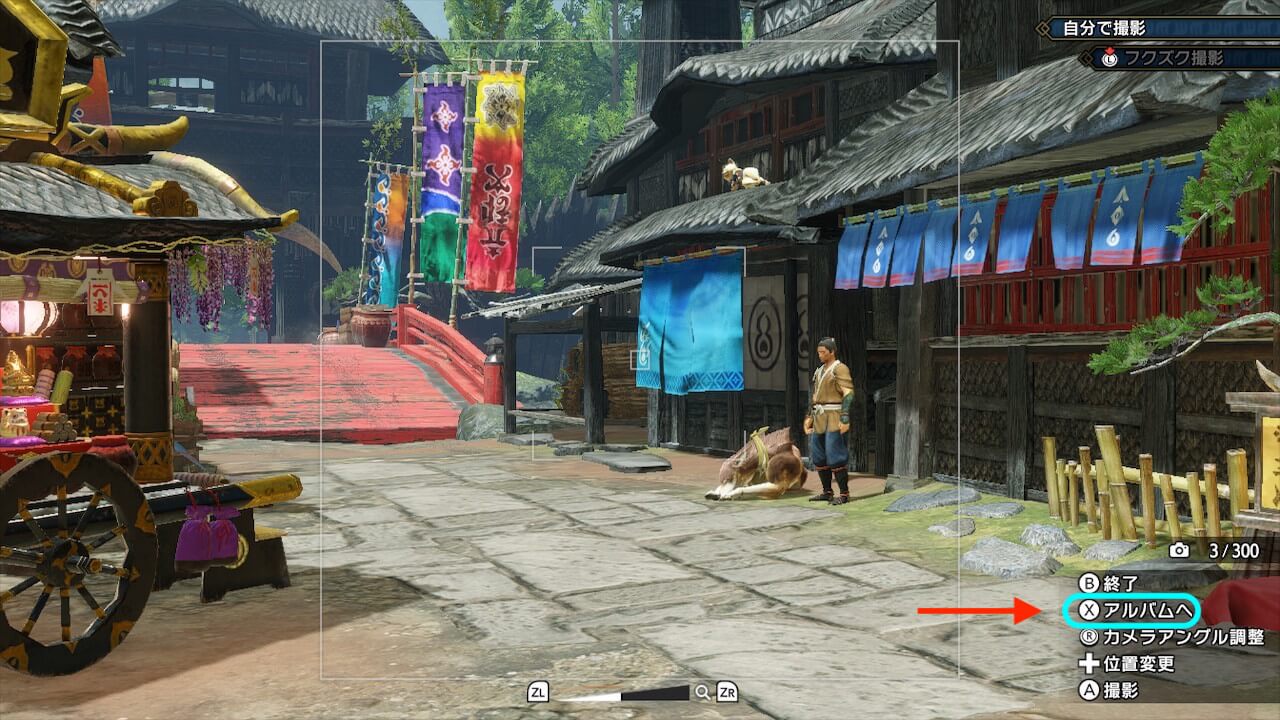Click the zoom level slider bar
Image resolution: width=1280 pixels, height=720 pixels.
point(624,693)
